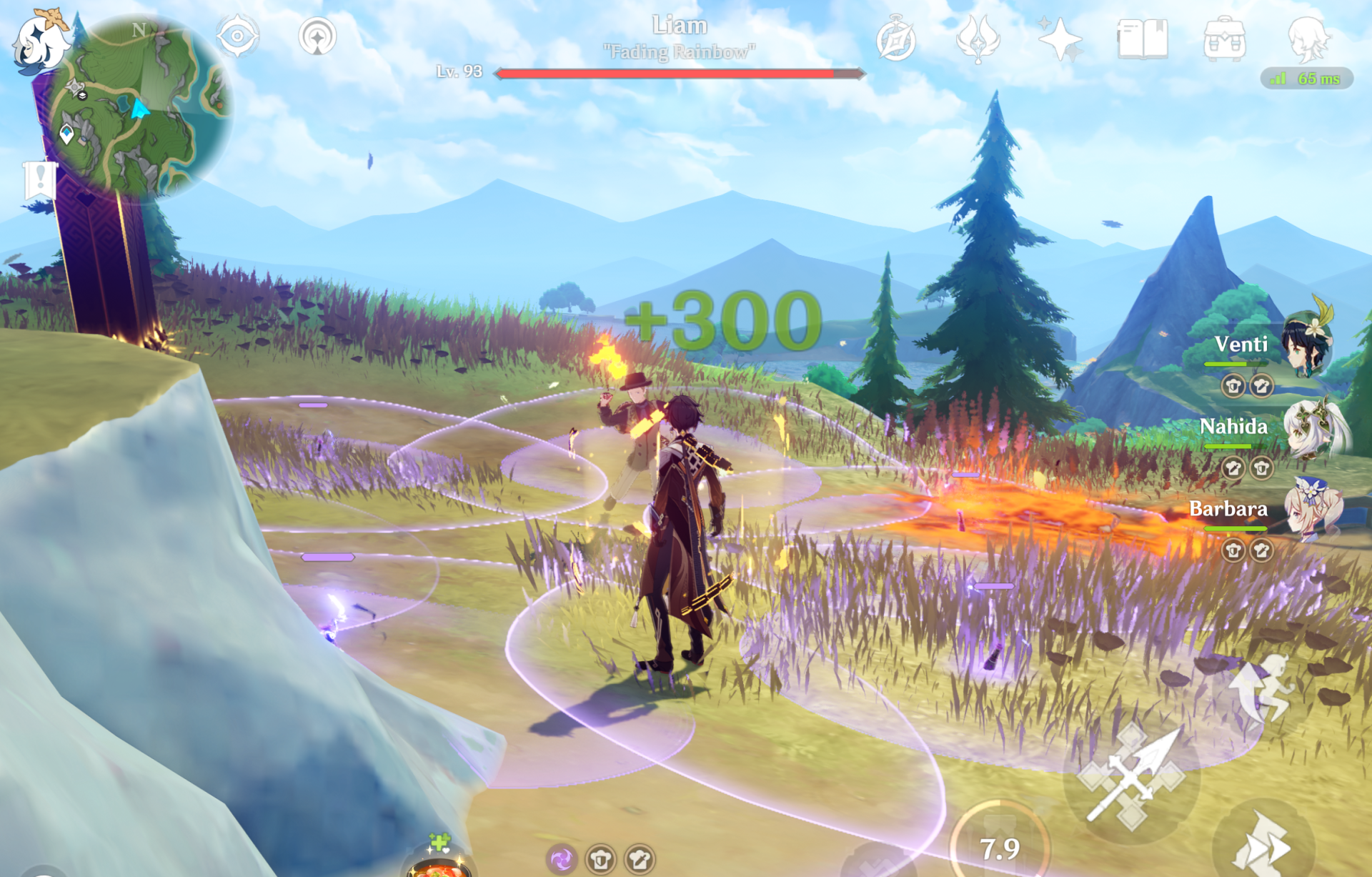
Task: Tap the sprint dash button
Action: coord(1263,845)
